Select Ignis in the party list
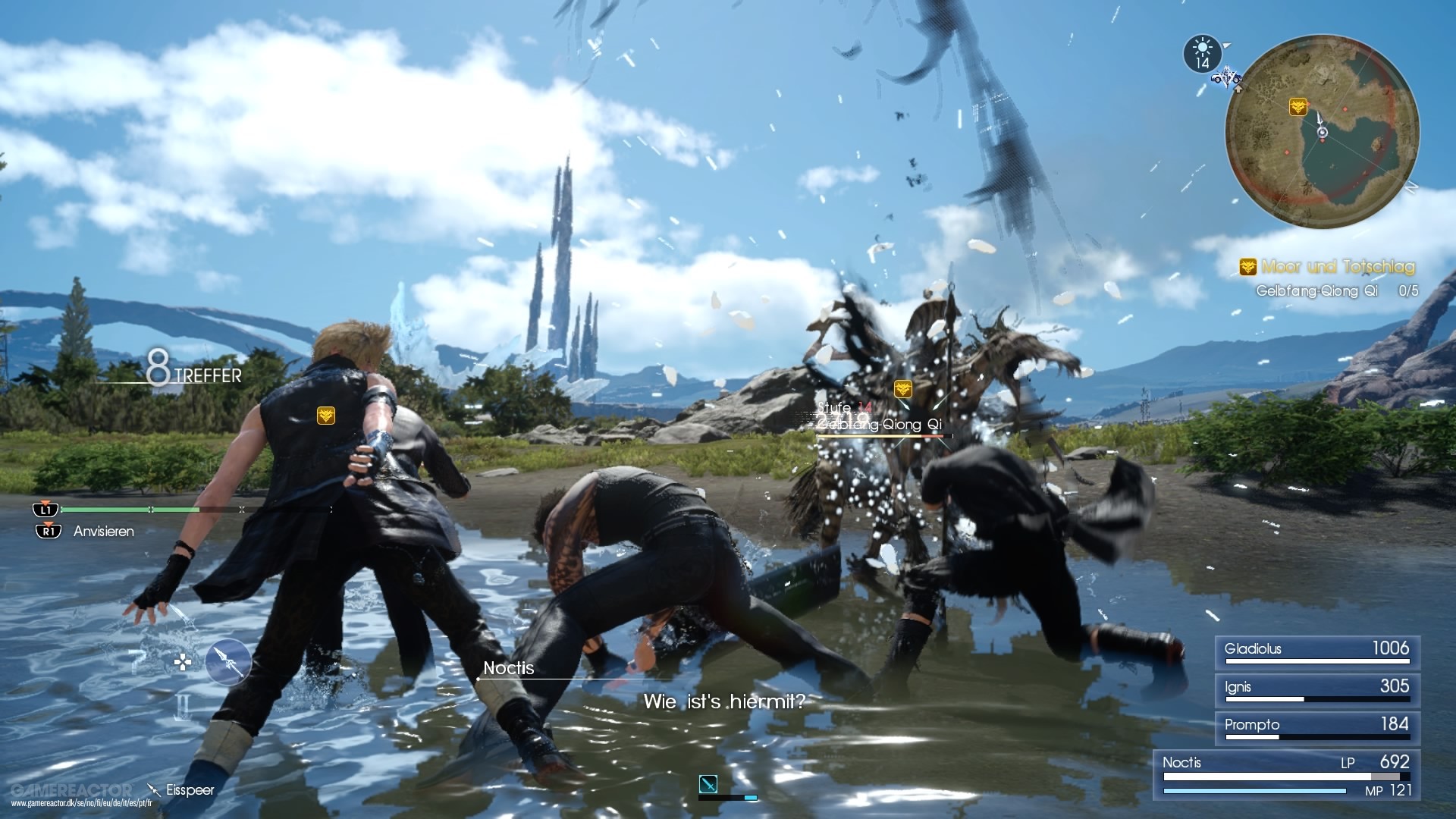This screenshot has width=1456, height=819. [x=1316, y=689]
